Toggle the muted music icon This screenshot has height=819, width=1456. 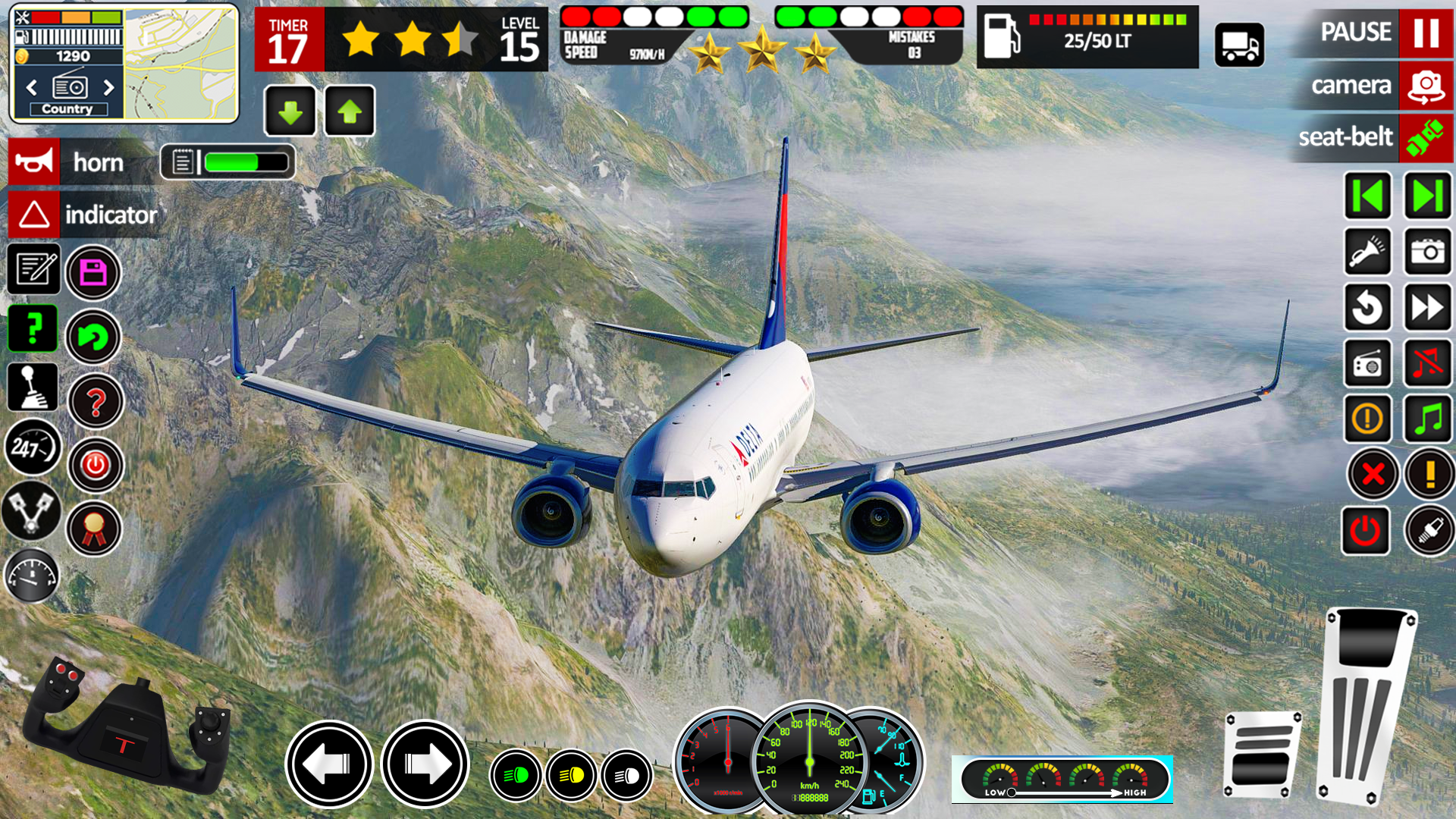[x=1428, y=363]
